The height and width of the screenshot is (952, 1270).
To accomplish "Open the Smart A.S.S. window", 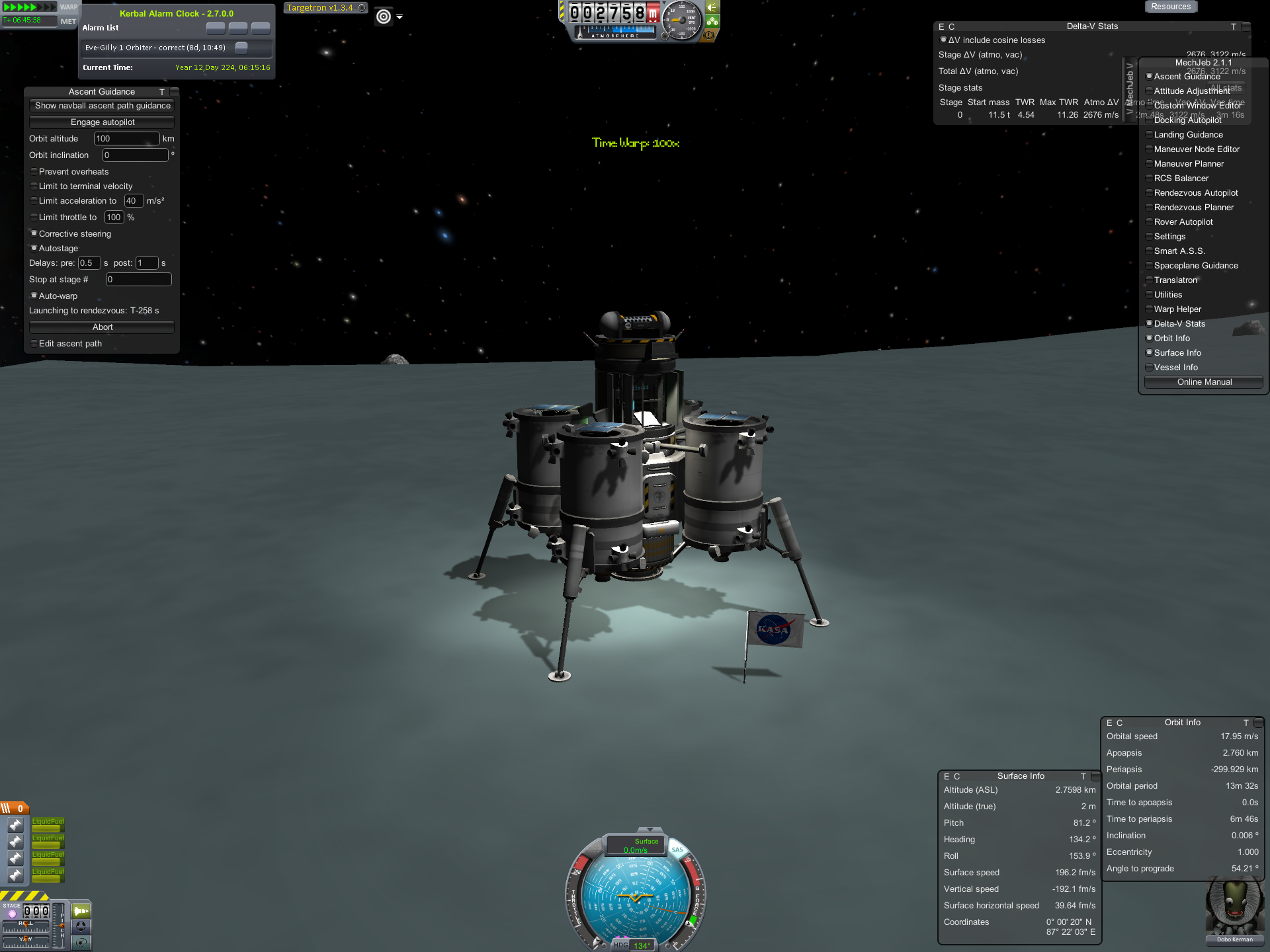I will (x=1179, y=251).
